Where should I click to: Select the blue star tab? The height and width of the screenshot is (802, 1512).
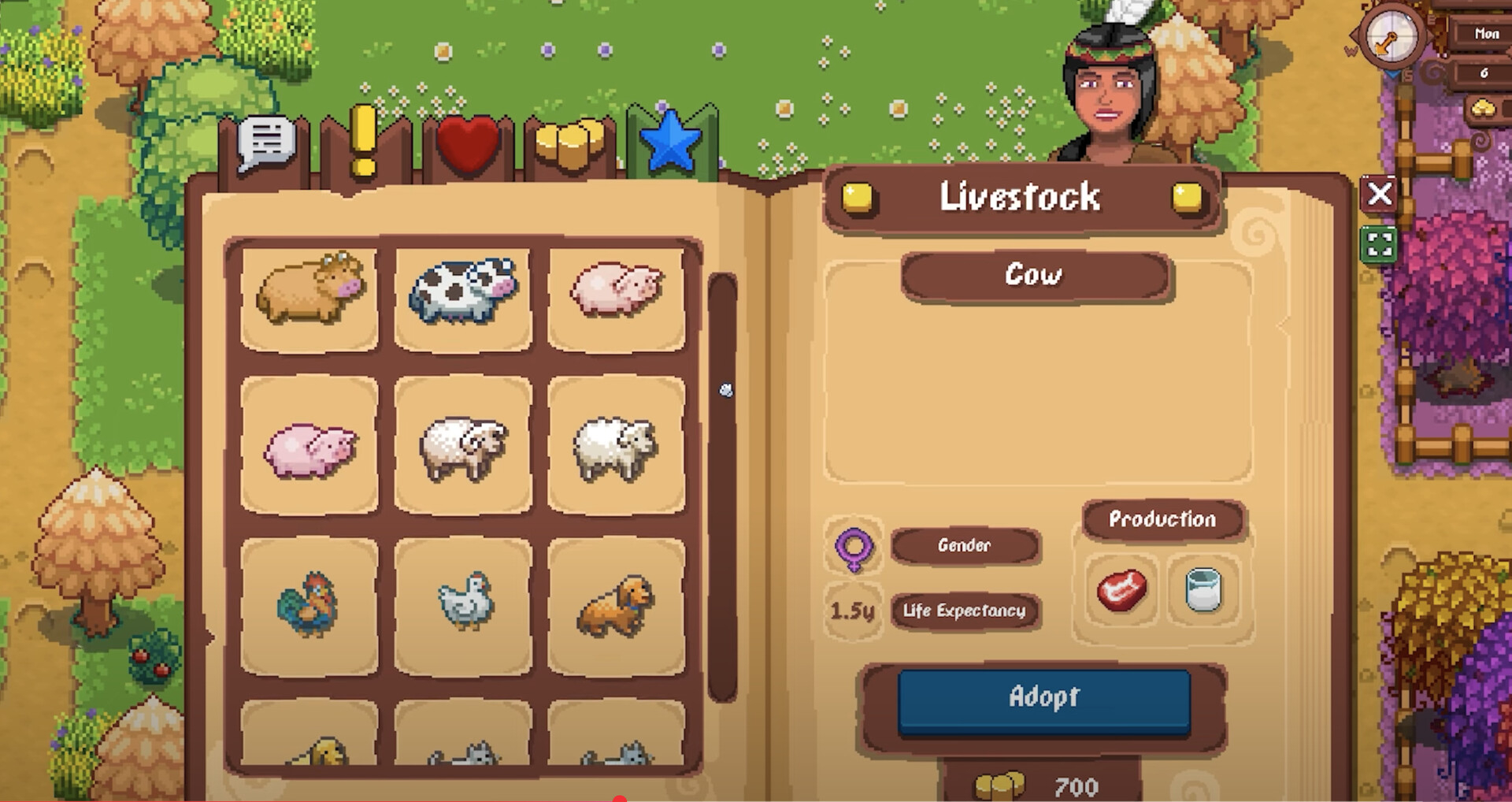tap(670, 143)
